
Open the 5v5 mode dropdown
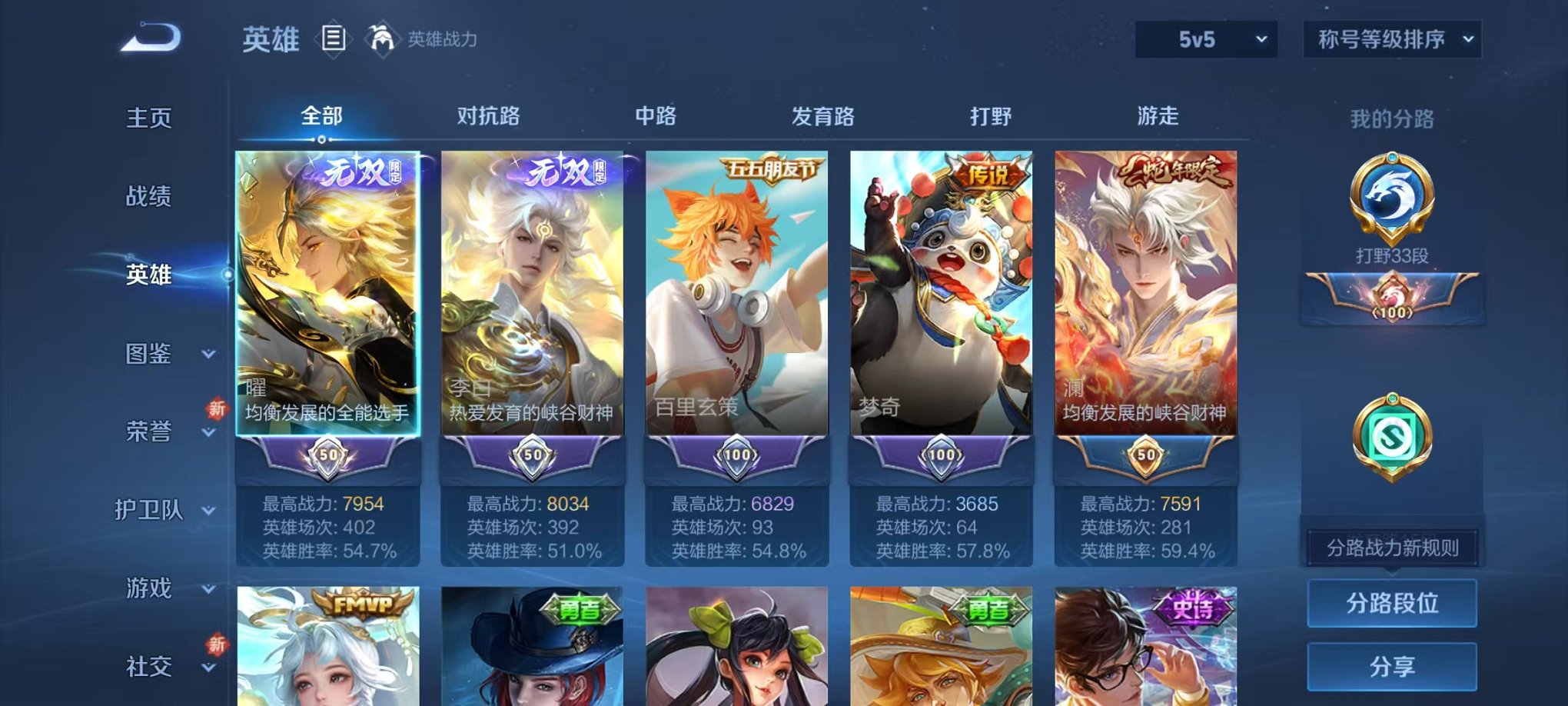pos(1205,37)
